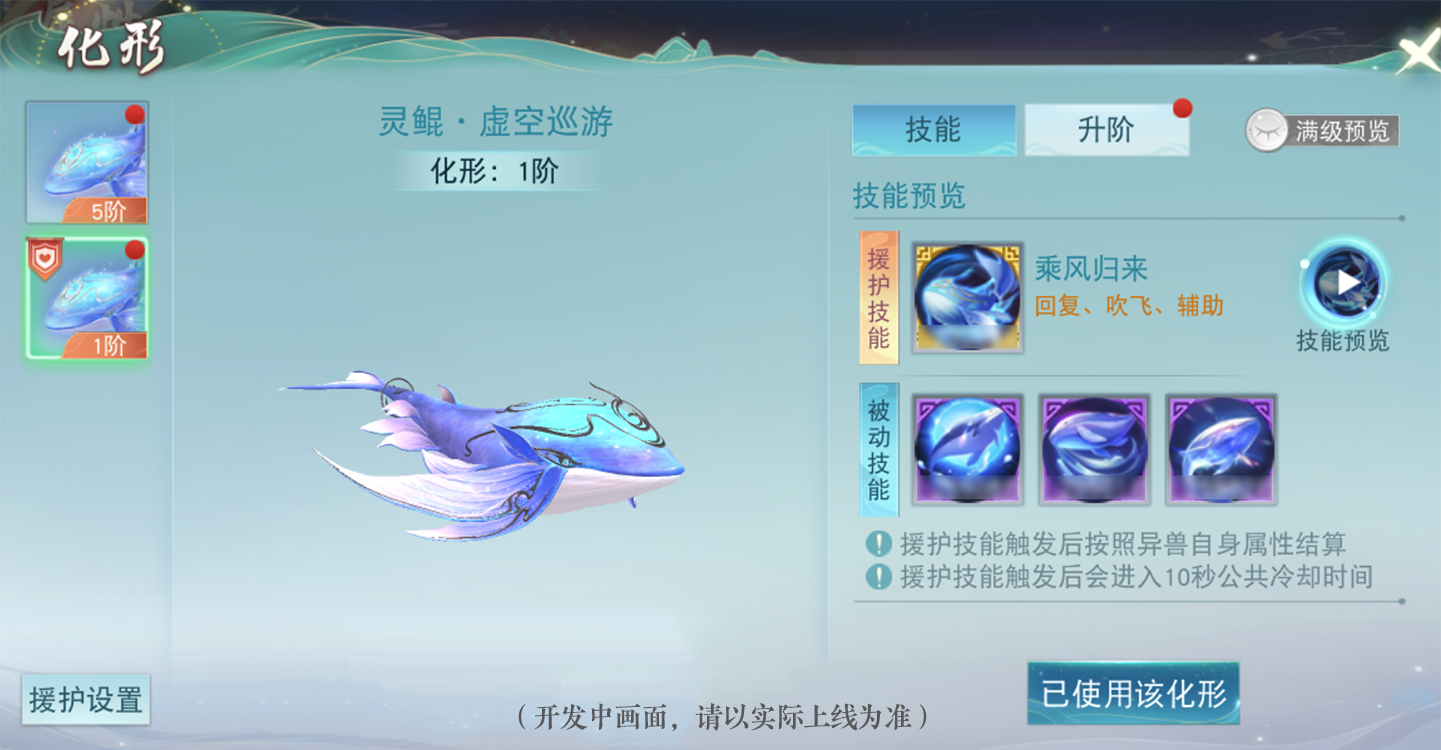Image resolution: width=1441 pixels, height=750 pixels.
Task: Select the first passive skill icon
Action: (x=966, y=449)
